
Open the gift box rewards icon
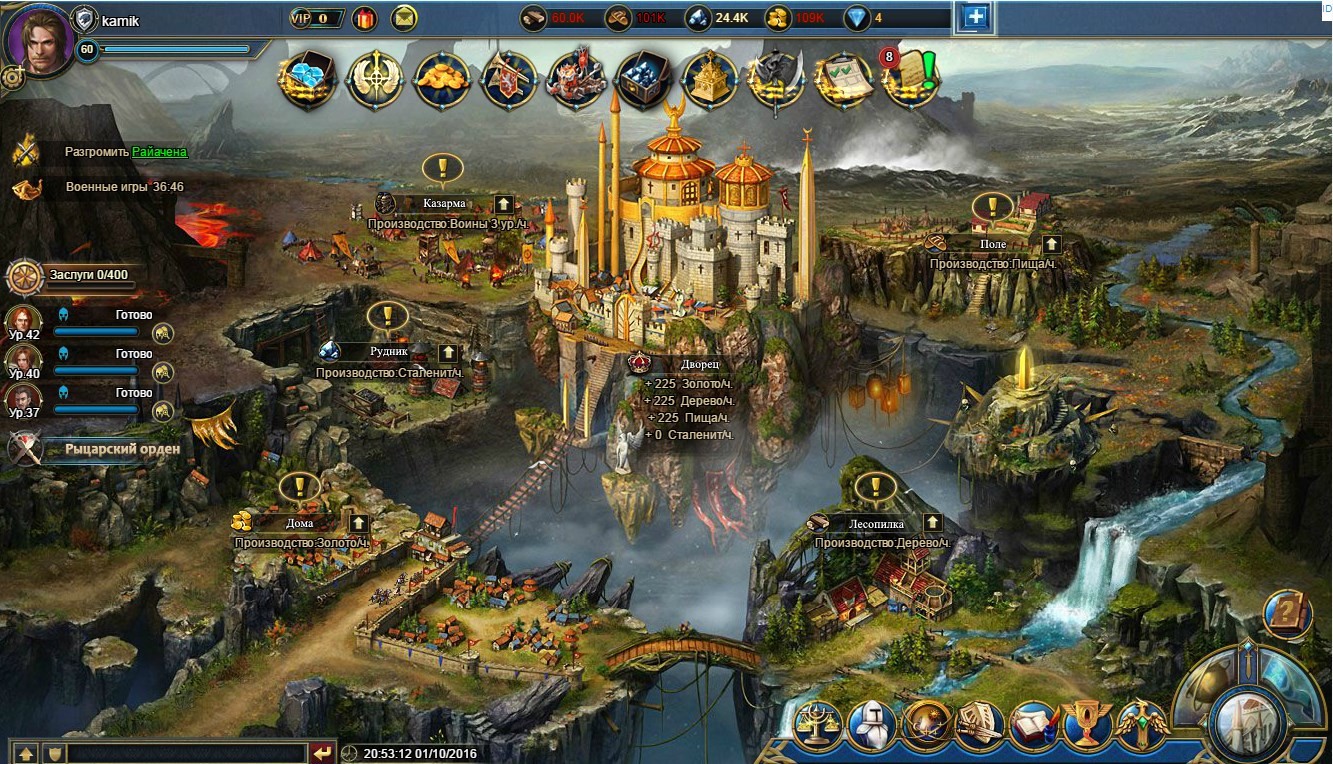point(363,18)
